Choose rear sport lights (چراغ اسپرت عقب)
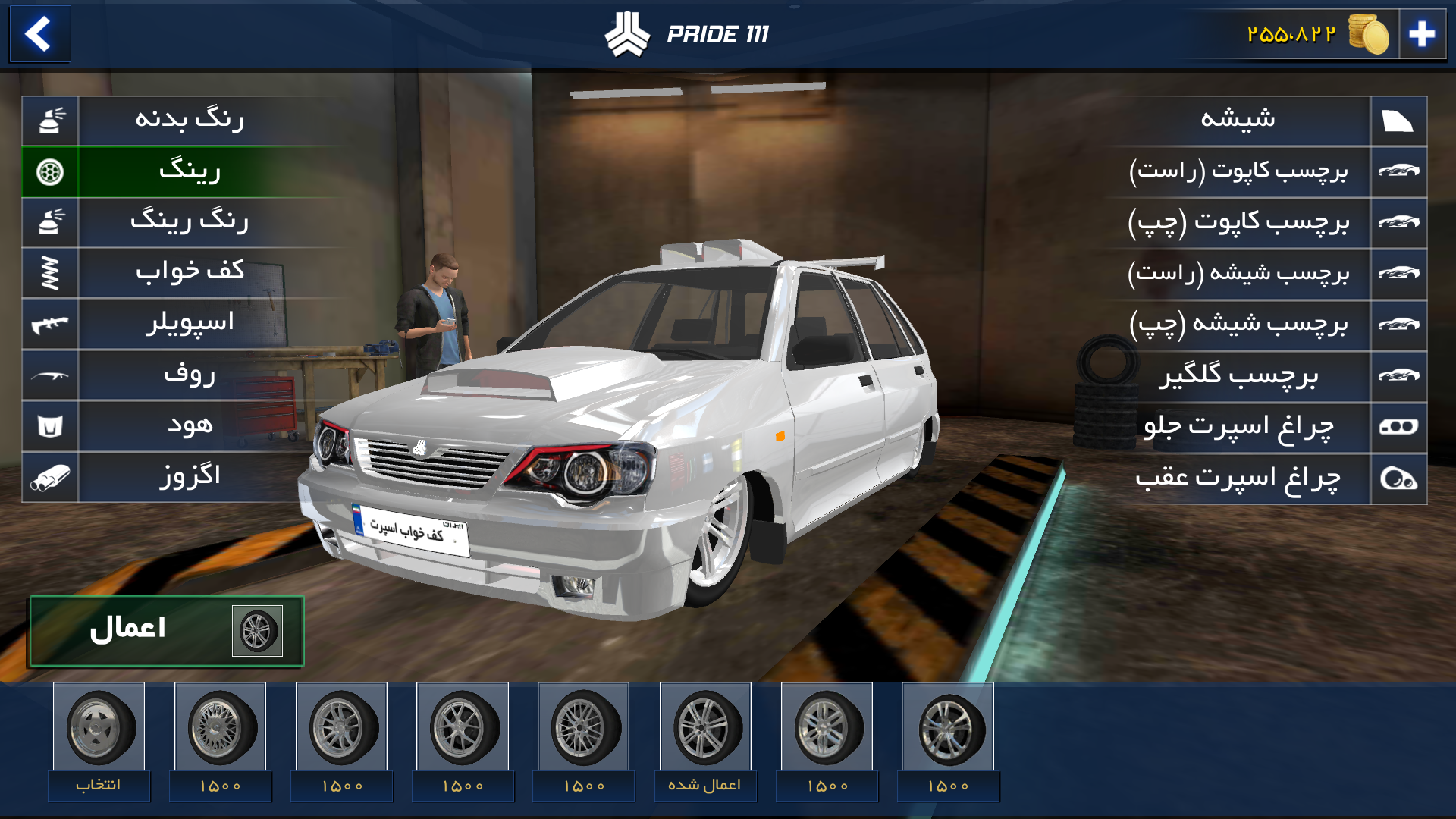The image size is (1456, 819). [x=1238, y=478]
